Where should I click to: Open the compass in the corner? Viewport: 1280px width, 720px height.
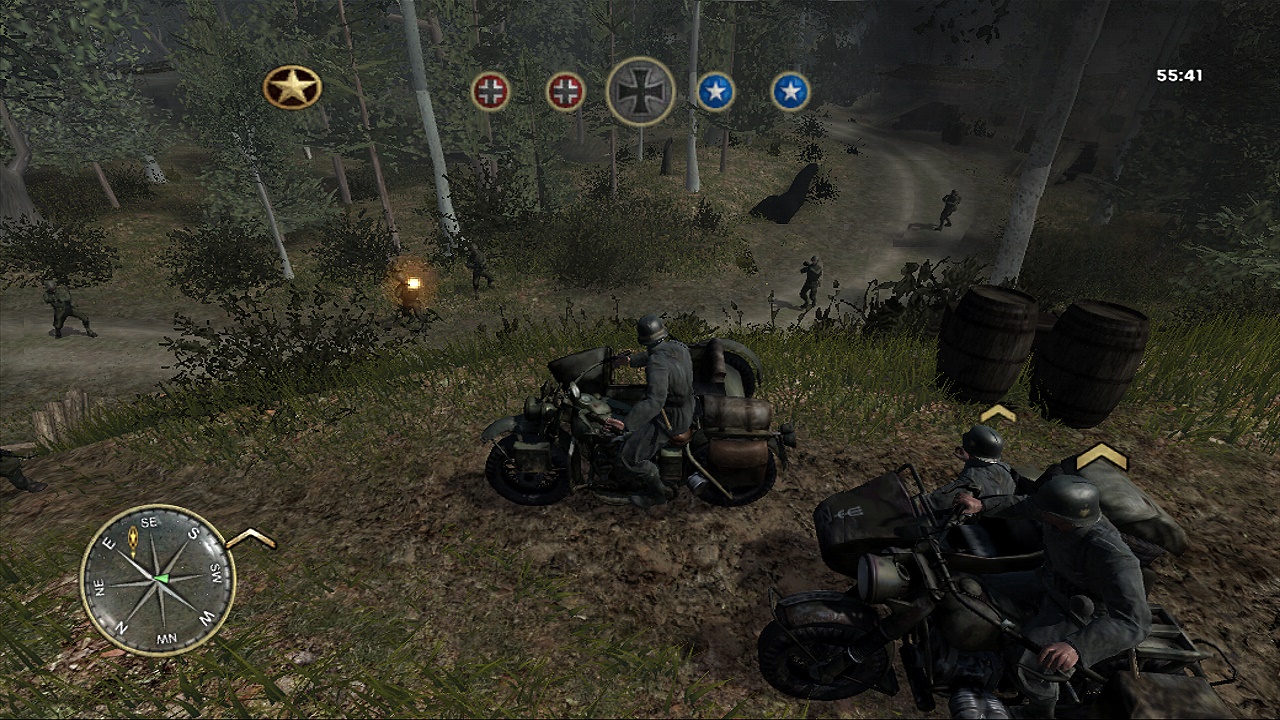tap(158, 579)
